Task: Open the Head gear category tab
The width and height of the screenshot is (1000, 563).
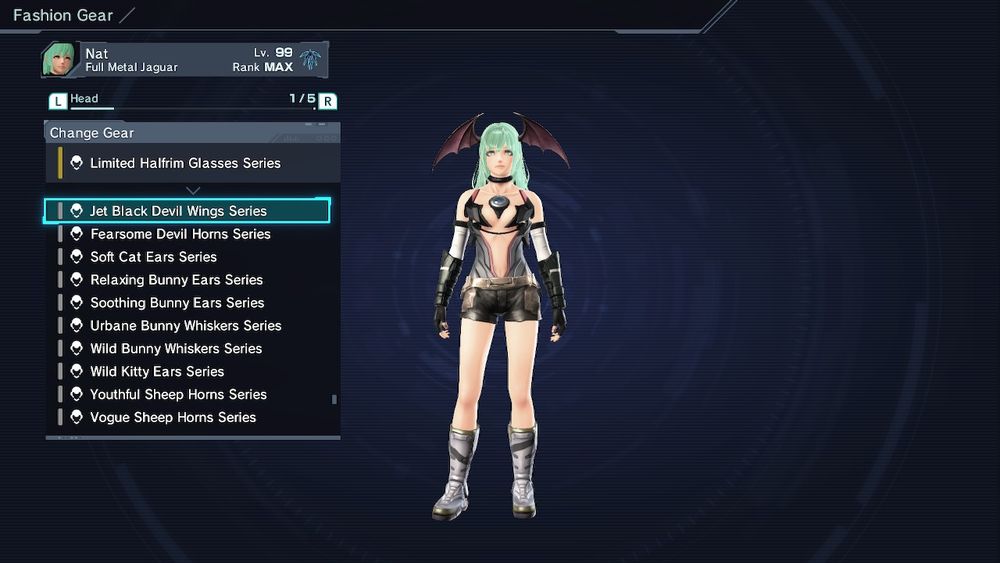Action: (x=84, y=99)
